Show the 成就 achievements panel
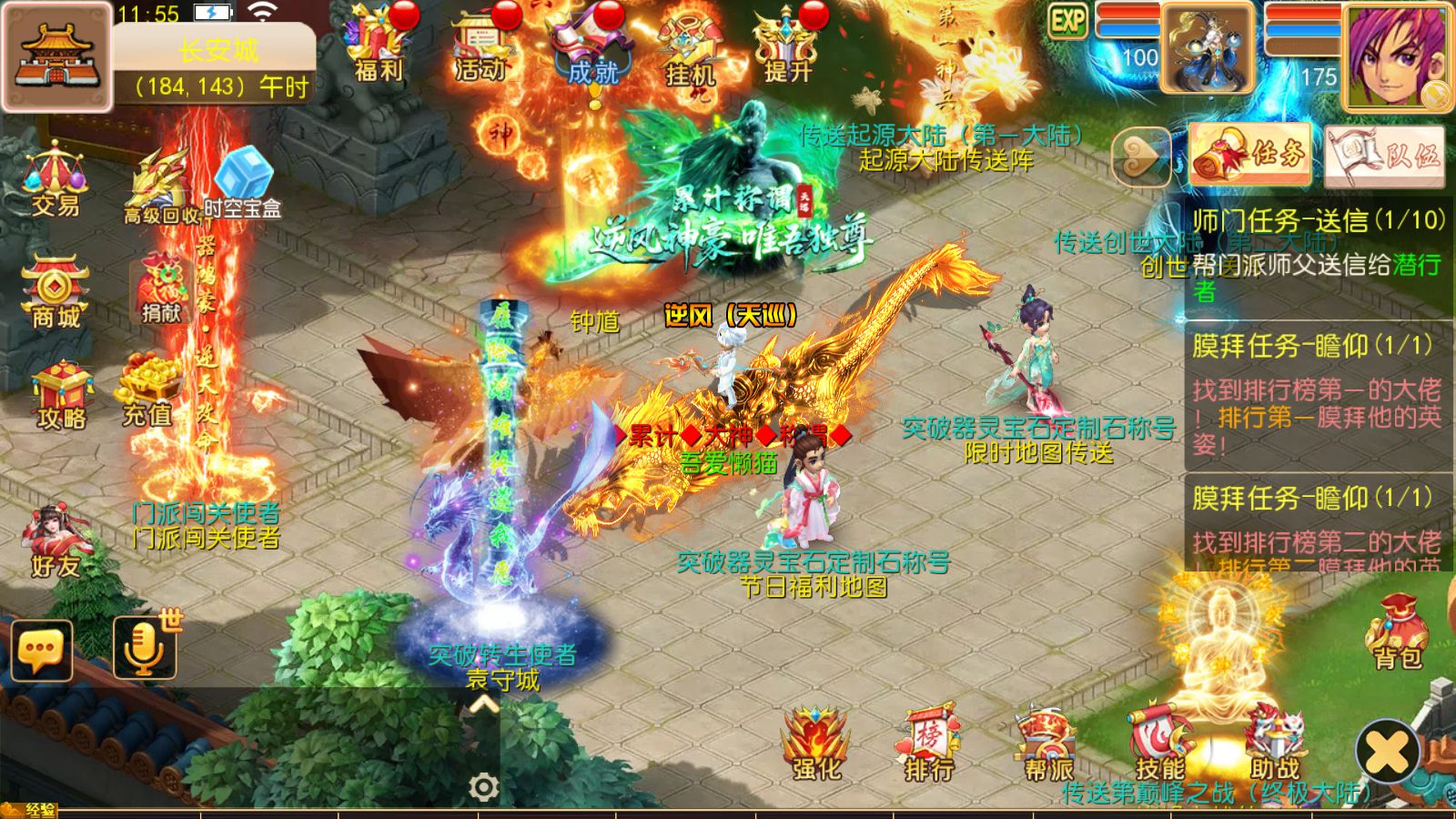This screenshot has width=1456, height=819. pos(592,47)
